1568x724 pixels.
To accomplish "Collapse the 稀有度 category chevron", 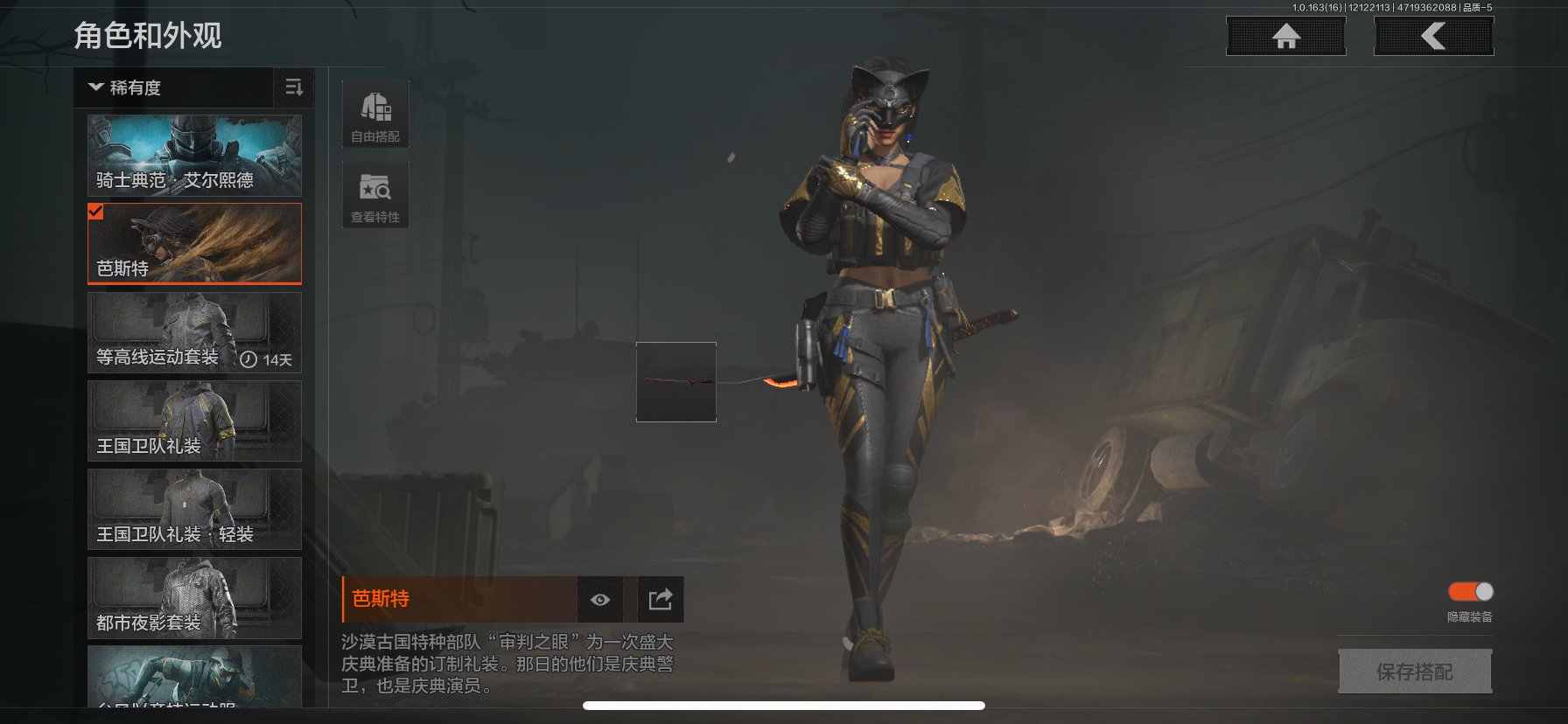I will tap(94, 87).
